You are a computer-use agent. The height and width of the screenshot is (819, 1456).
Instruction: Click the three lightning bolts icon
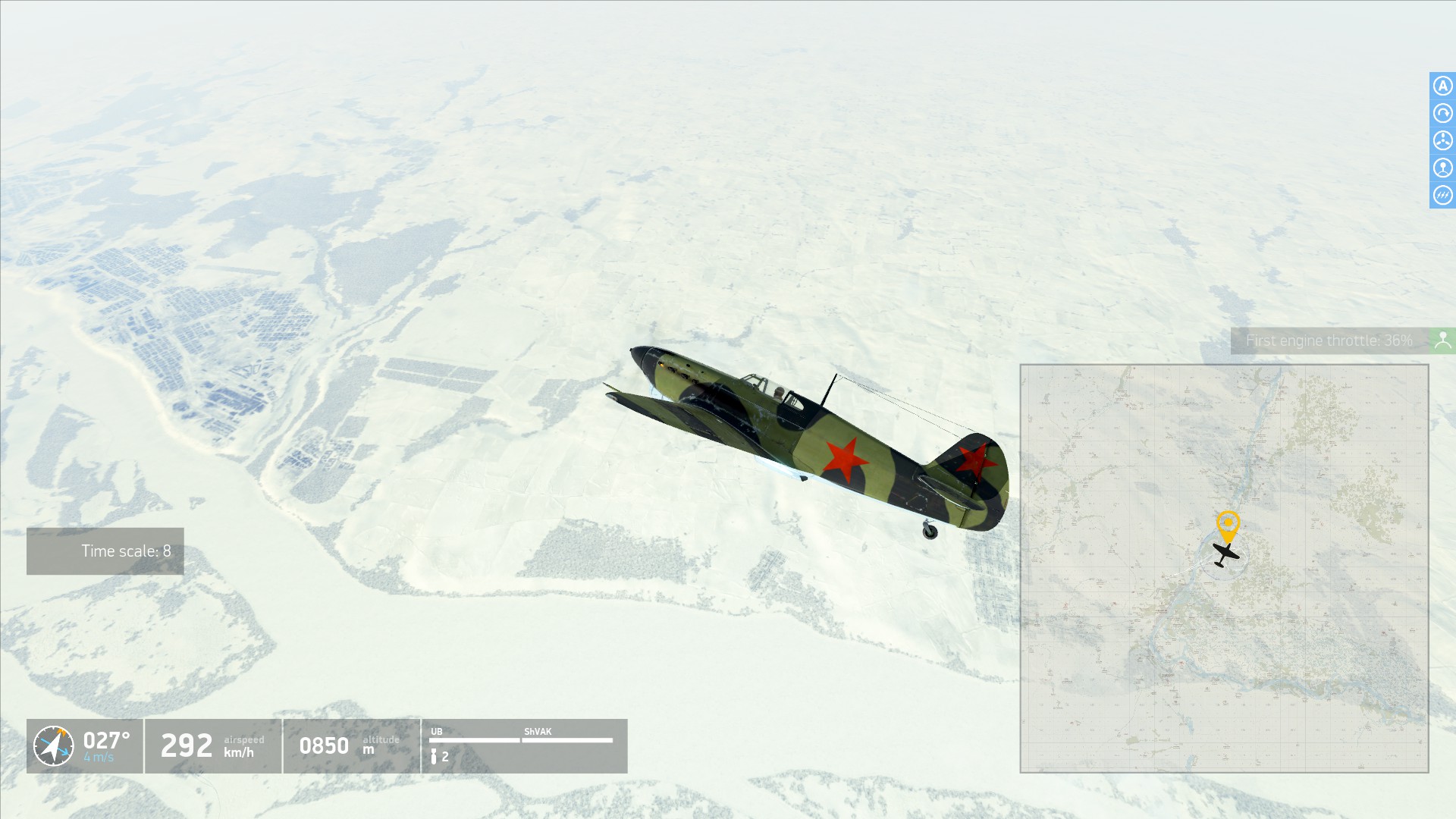tap(1442, 195)
